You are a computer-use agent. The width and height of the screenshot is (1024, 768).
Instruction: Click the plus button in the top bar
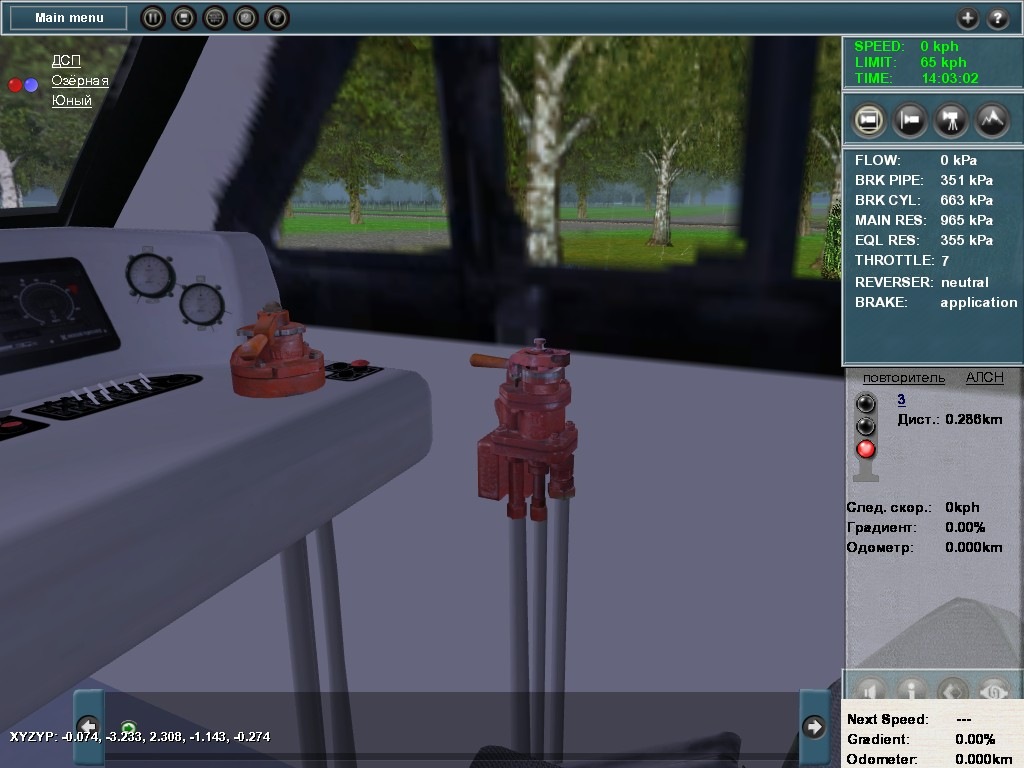[x=967, y=18]
